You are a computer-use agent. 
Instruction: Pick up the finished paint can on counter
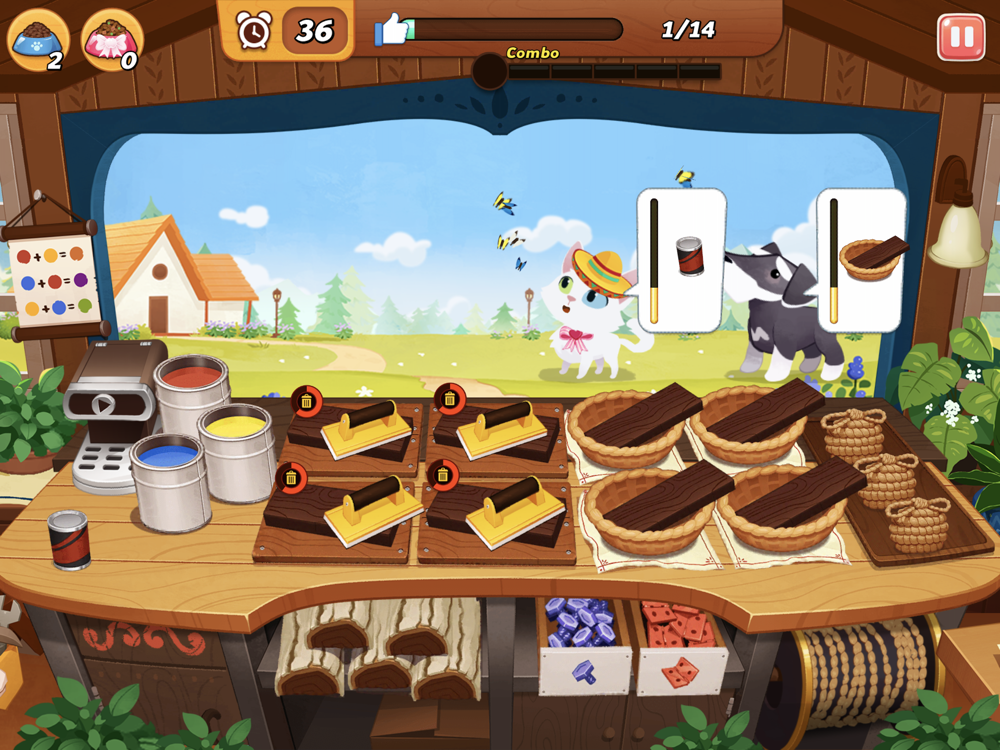[x=69, y=538]
